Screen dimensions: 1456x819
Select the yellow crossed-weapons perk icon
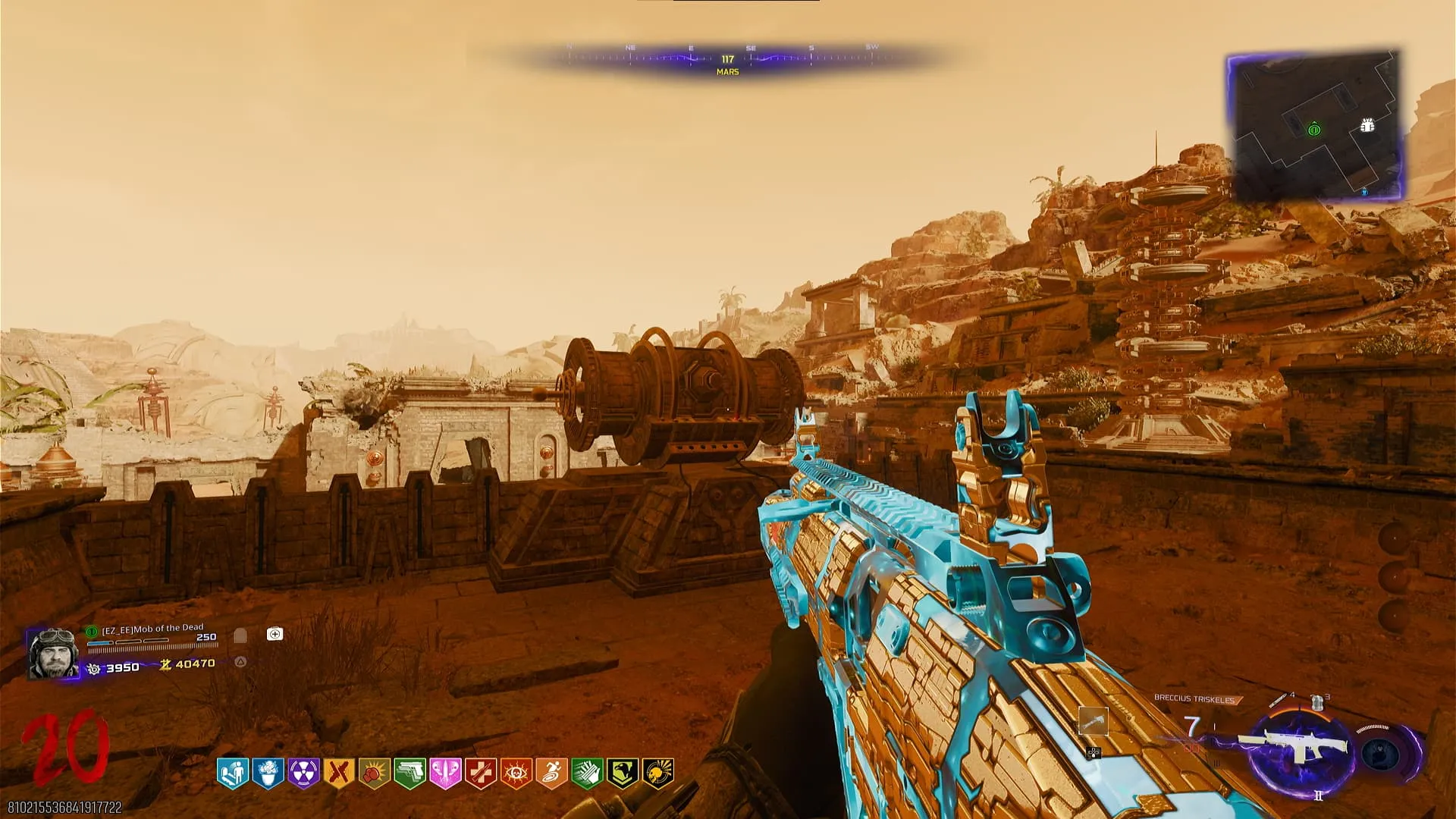[x=338, y=773]
